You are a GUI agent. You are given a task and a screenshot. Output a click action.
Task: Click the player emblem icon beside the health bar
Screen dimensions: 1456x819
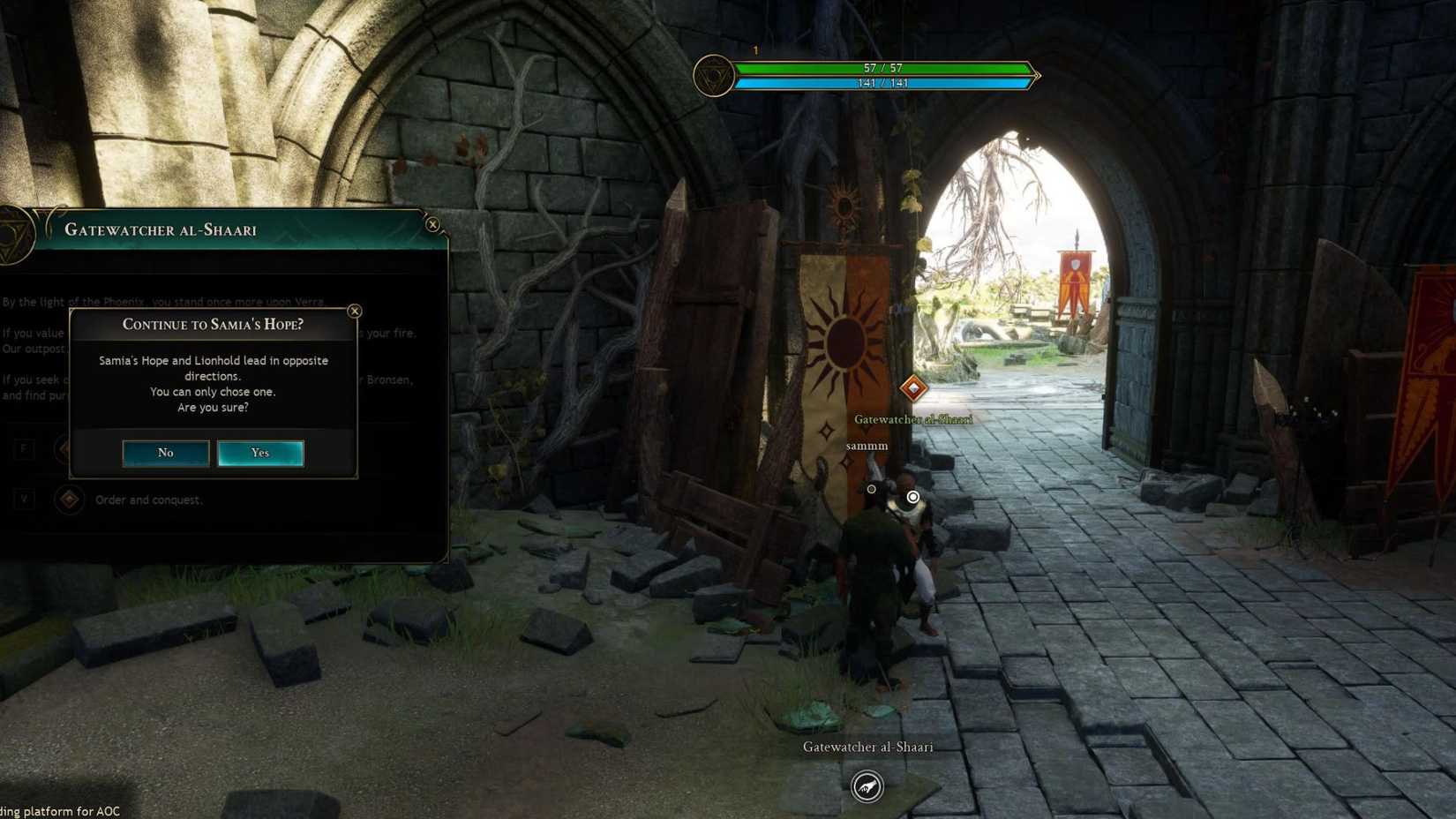click(715, 76)
